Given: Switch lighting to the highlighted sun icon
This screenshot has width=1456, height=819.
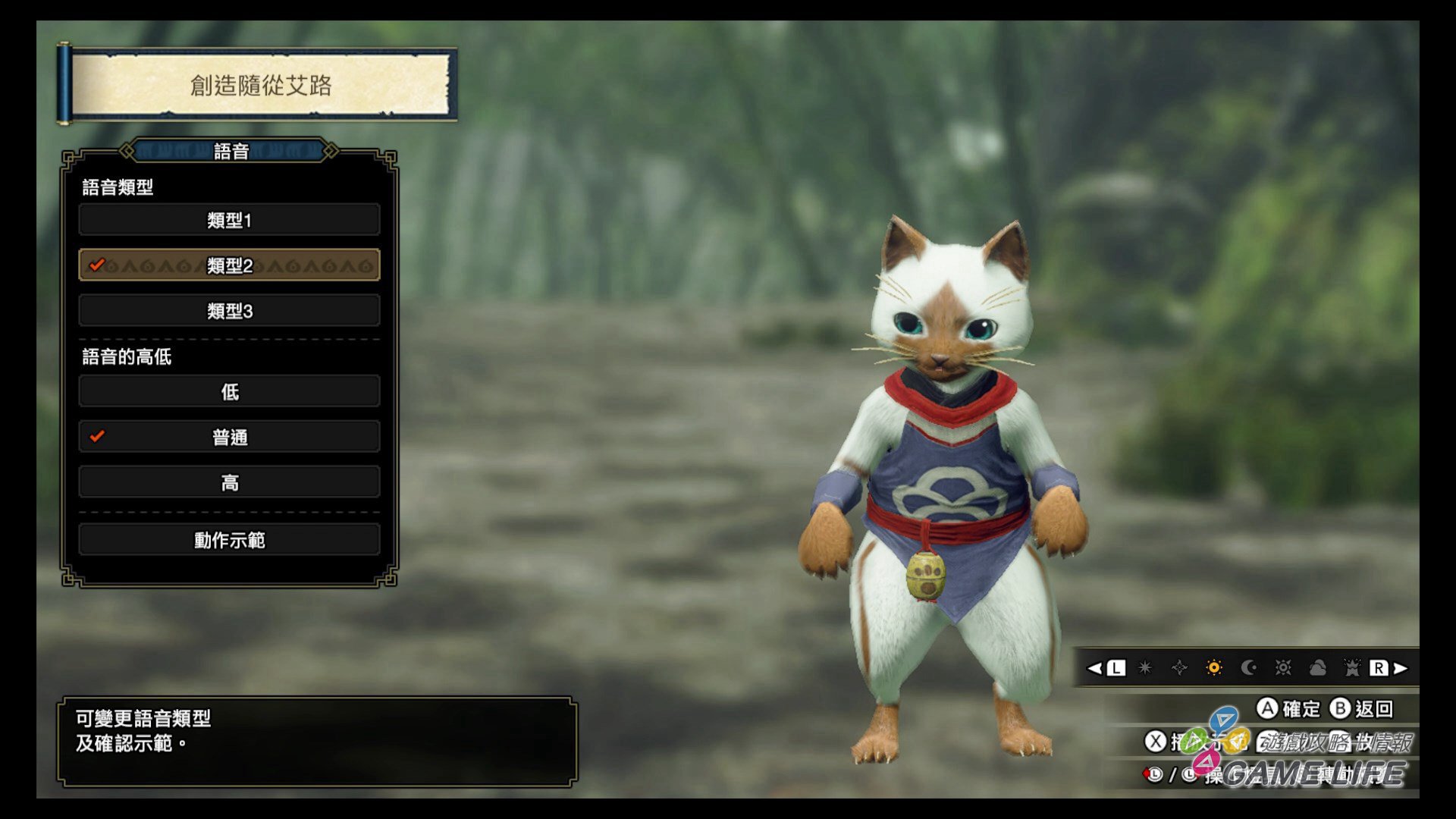Looking at the screenshot, I should 1214,668.
